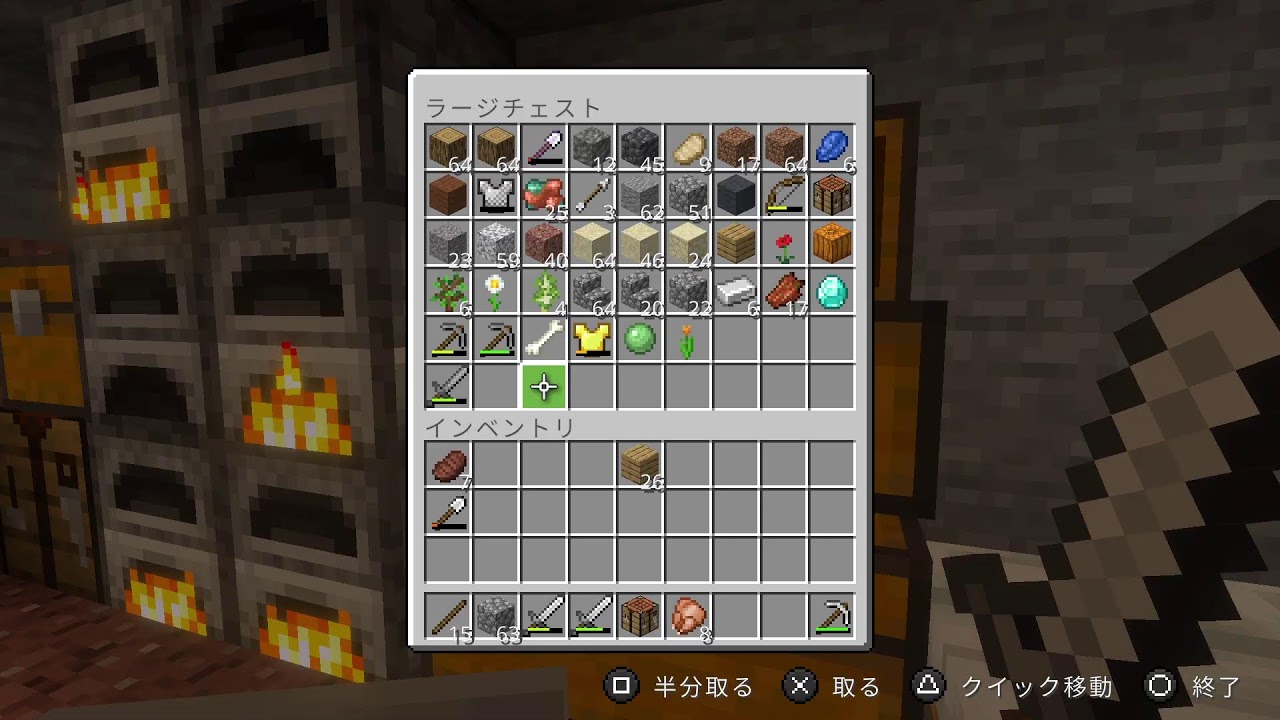Select the crafting table in the hotbar
The width and height of the screenshot is (1280, 720).
[x=640, y=616]
